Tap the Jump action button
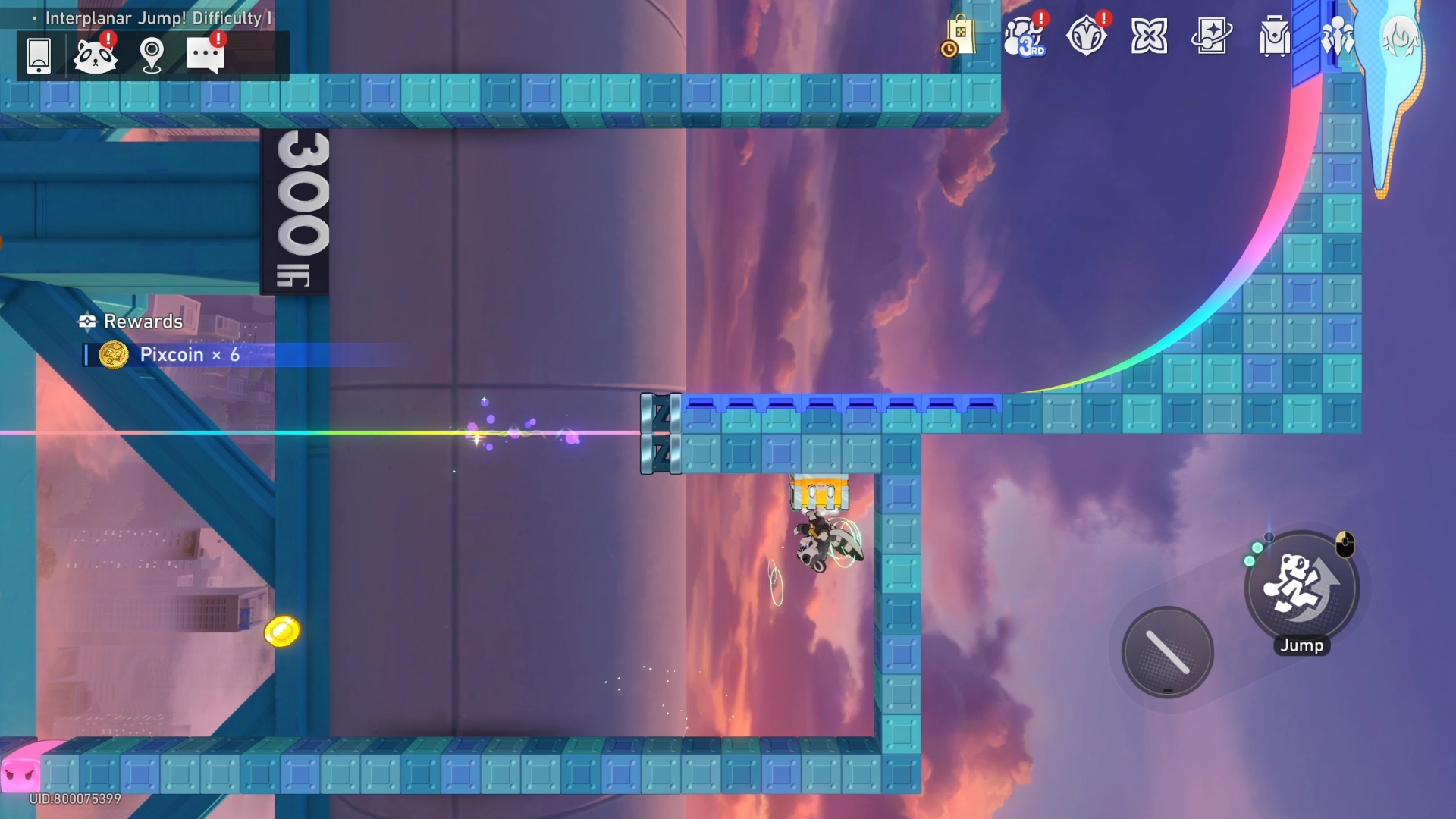This screenshot has width=1456, height=819. tap(1301, 588)
